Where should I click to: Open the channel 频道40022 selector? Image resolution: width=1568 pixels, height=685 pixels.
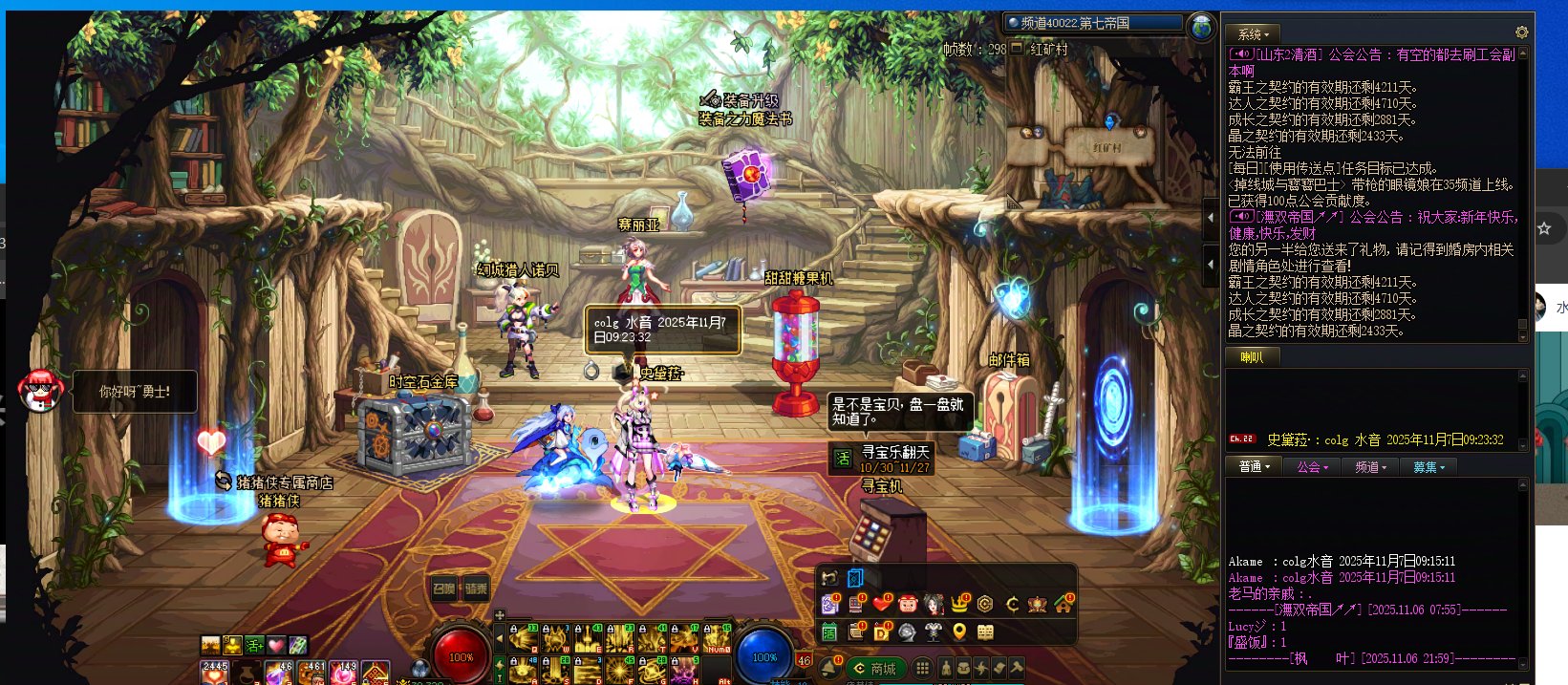1093,23
